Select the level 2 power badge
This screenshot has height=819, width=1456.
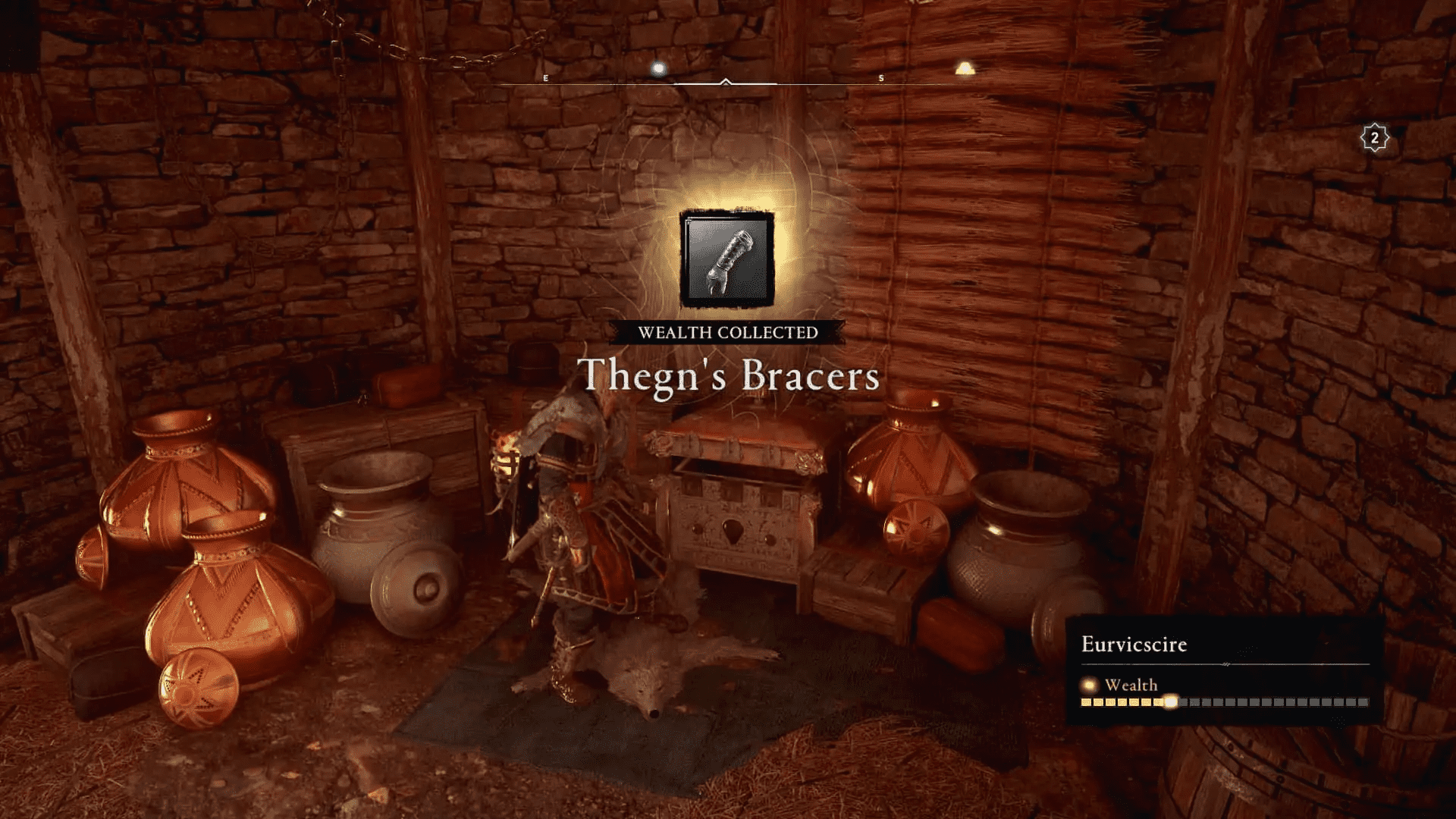1375,138
